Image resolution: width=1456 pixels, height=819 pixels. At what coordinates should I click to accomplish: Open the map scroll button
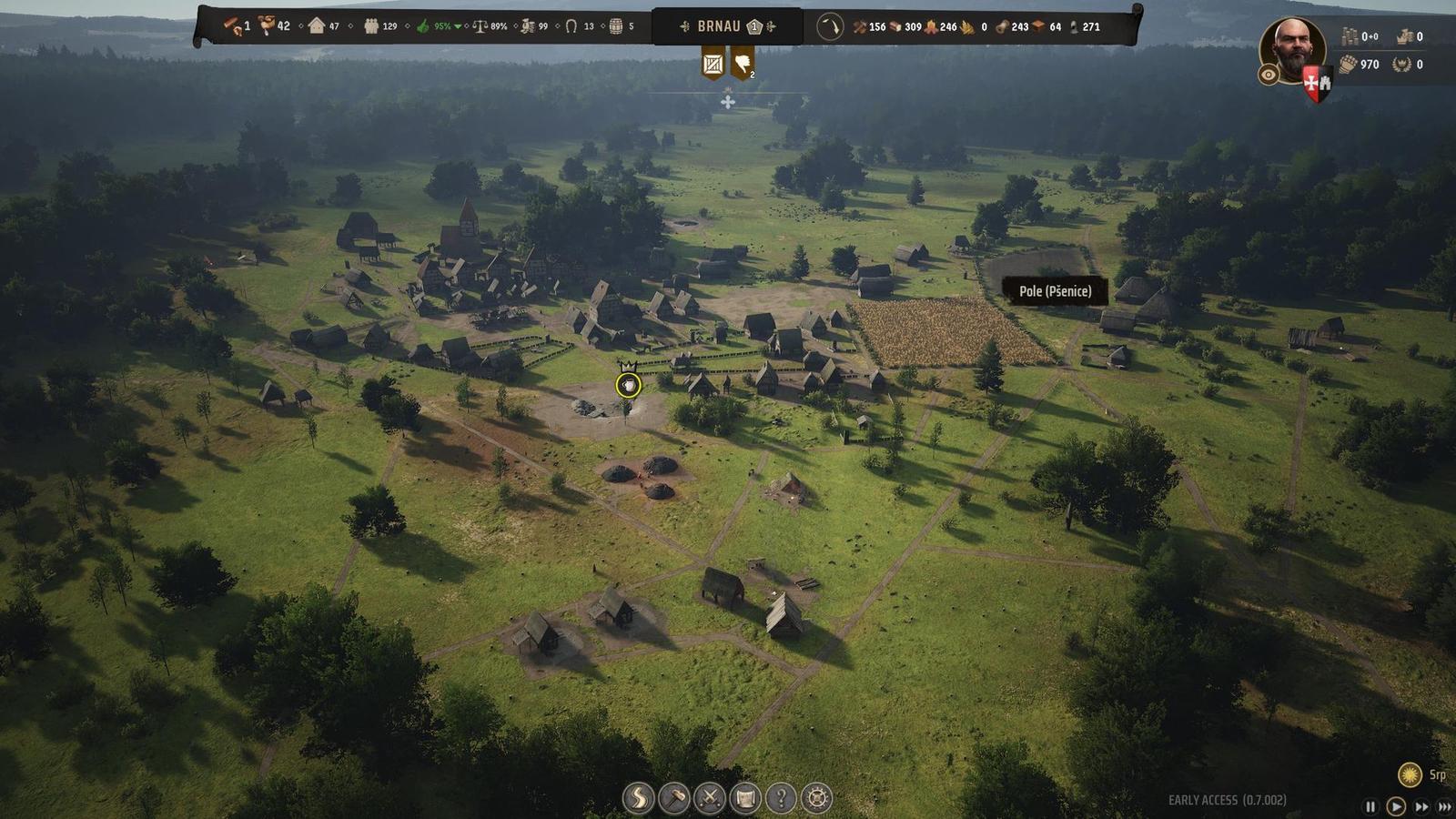[x=745, y=798]
